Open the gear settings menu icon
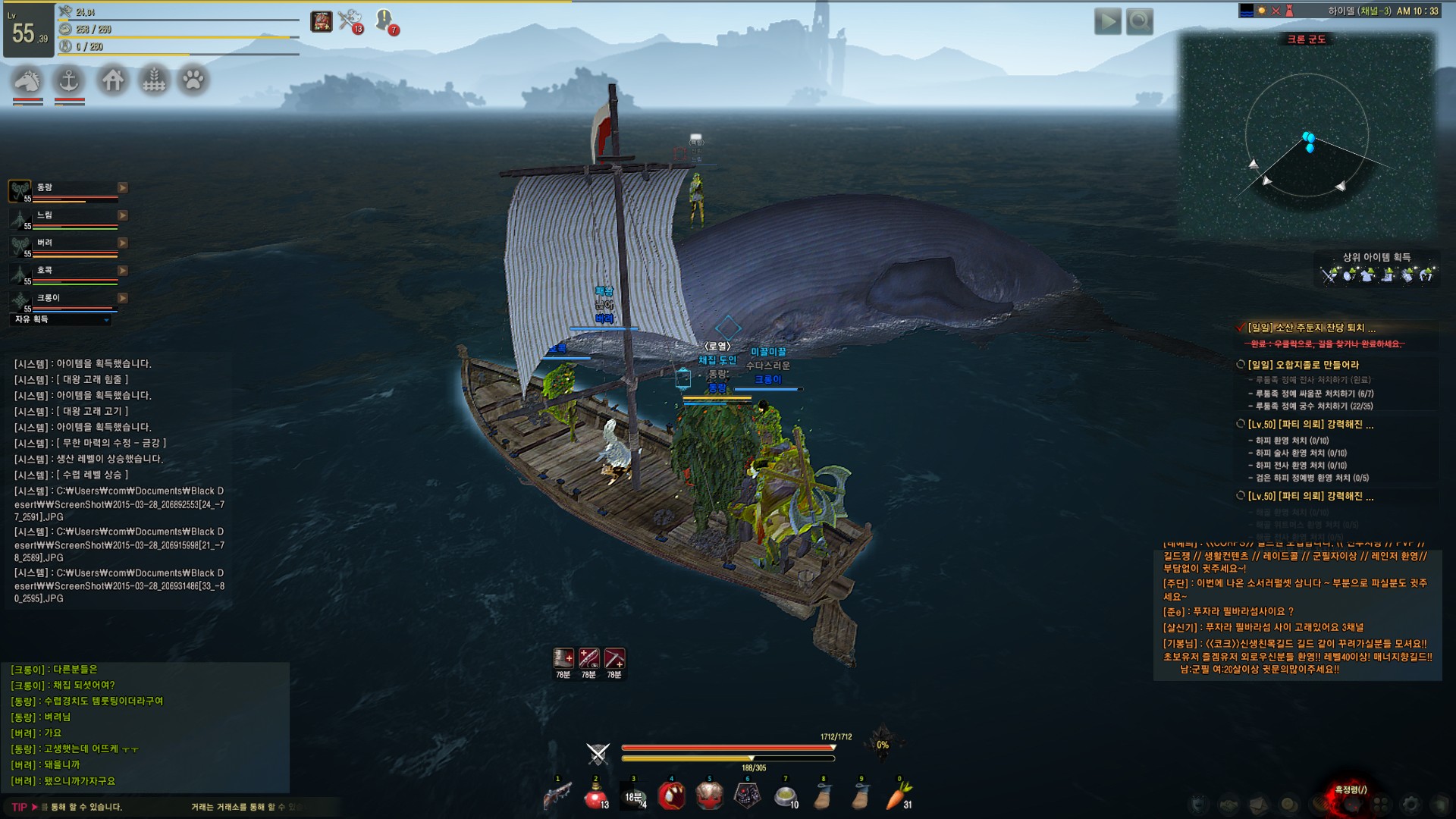1456x819 pixels. tap(1410, 804)
